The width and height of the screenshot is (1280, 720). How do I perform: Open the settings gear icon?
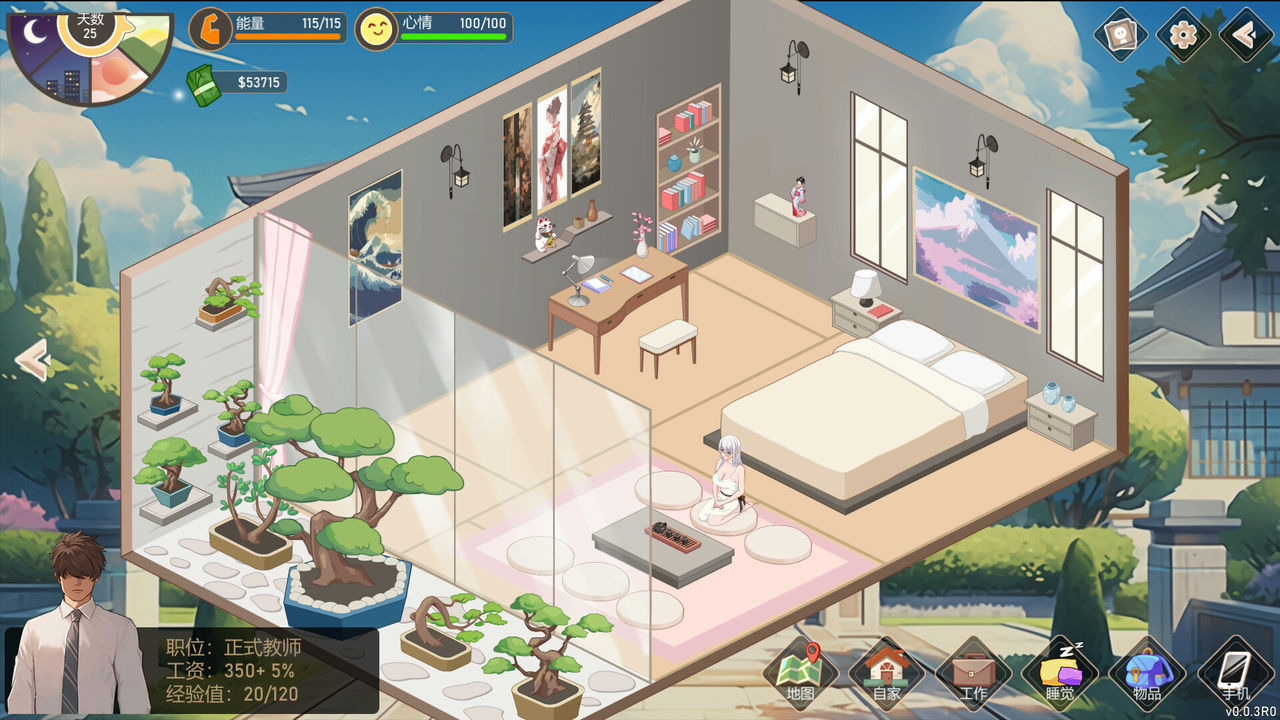[x=1183, y=36]
